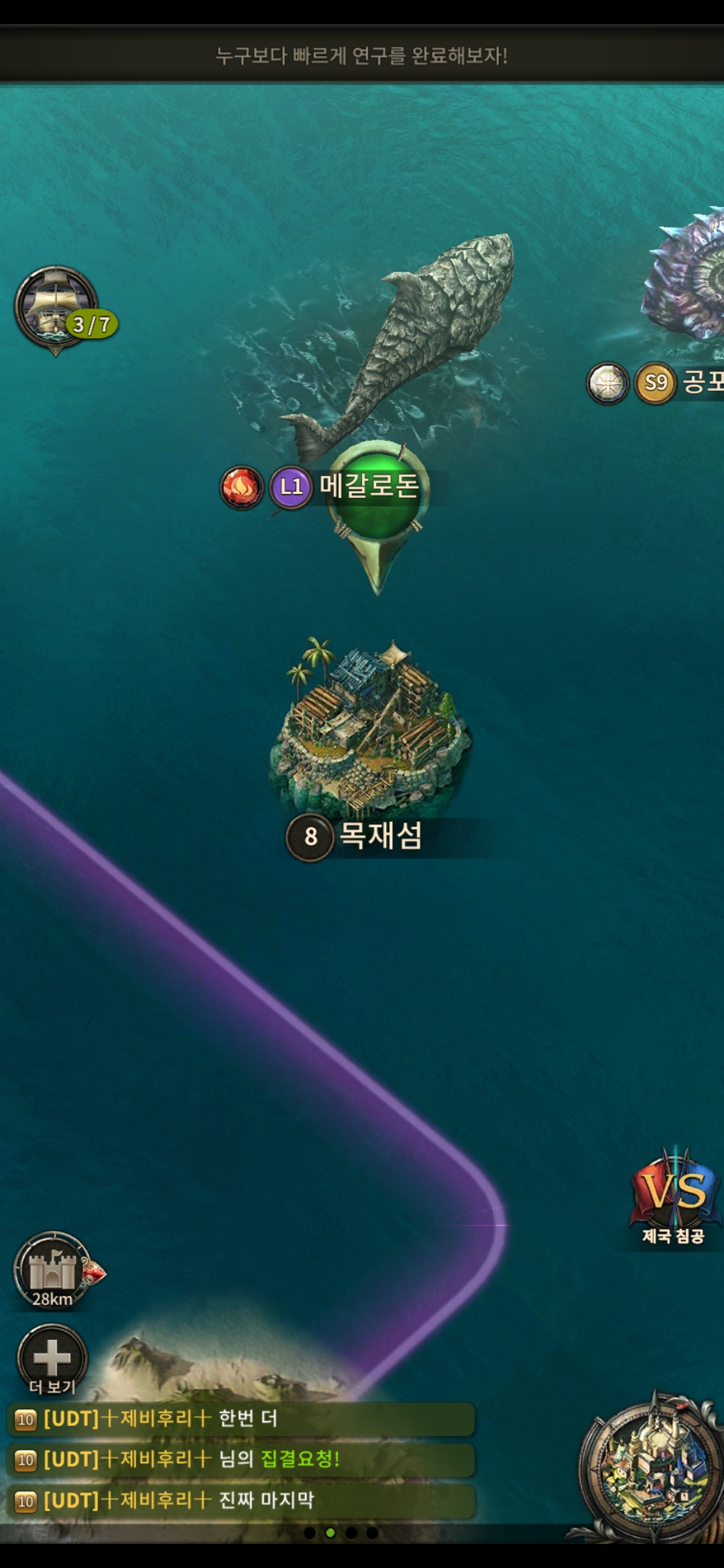Expand the 더 보기 plus button
The height and width of the screenshot is (1568, 724).
click(52, 1358)
